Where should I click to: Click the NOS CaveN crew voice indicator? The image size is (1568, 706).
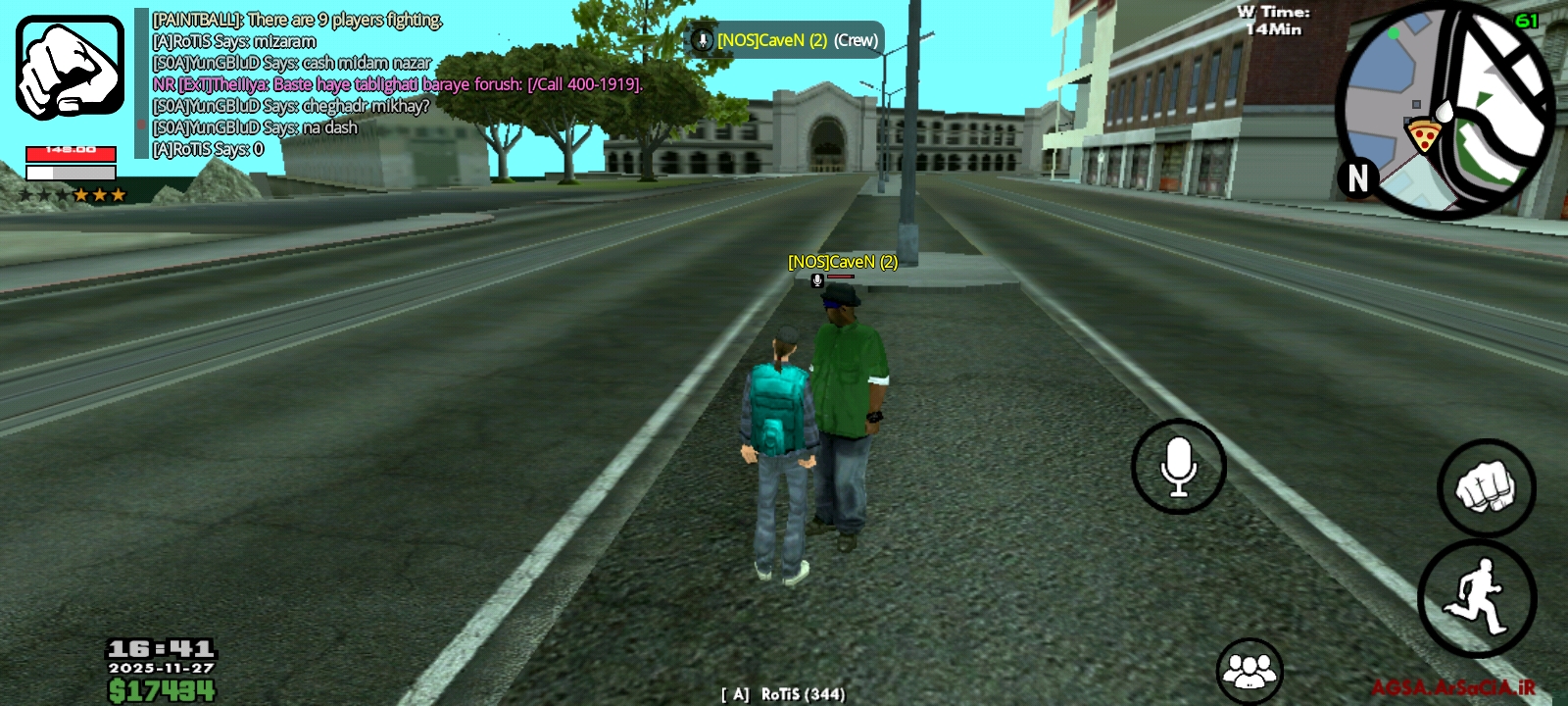pyautogui.click(x=785, y=40)
